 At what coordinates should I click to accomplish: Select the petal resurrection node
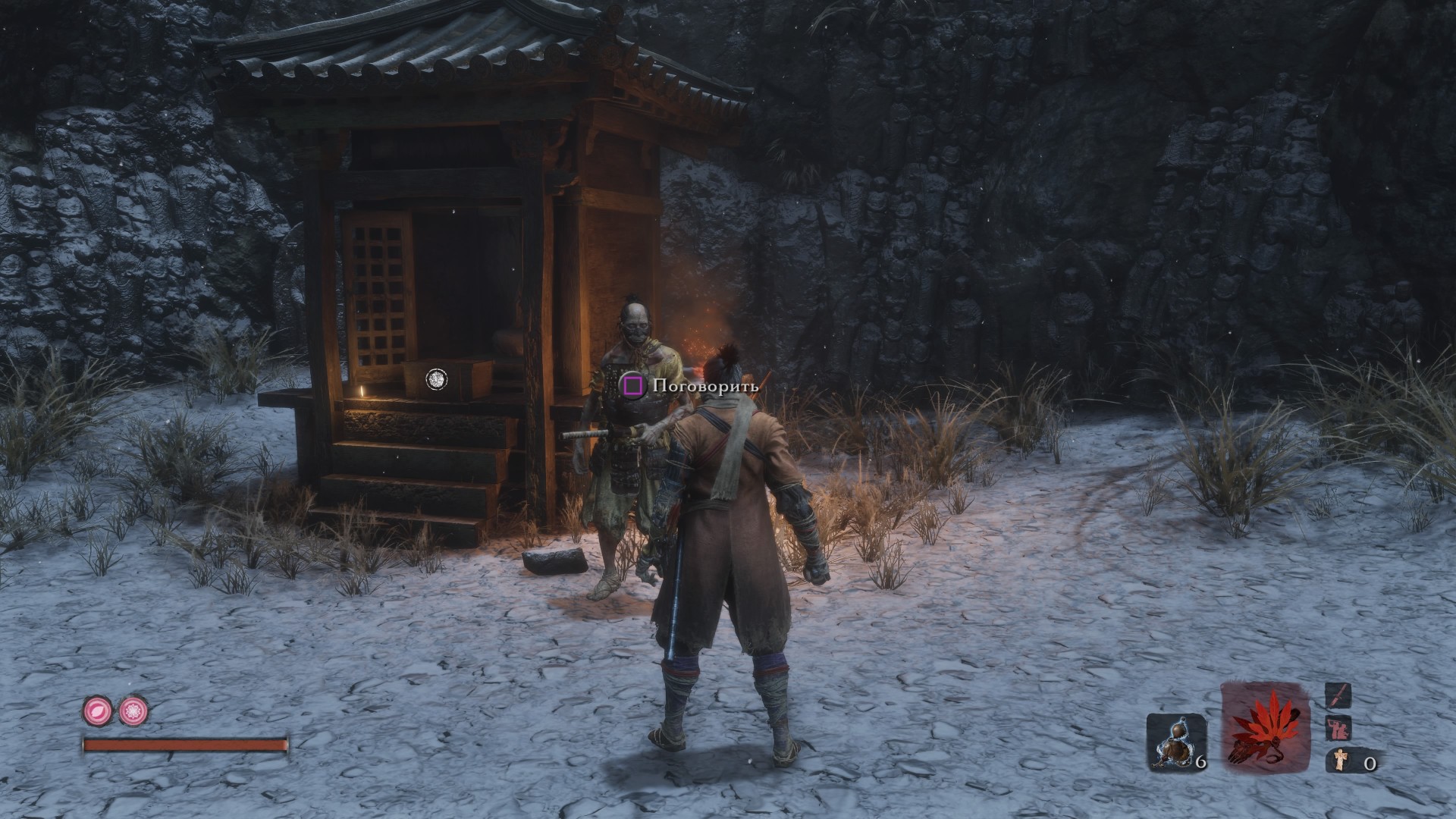click(96, 711)
